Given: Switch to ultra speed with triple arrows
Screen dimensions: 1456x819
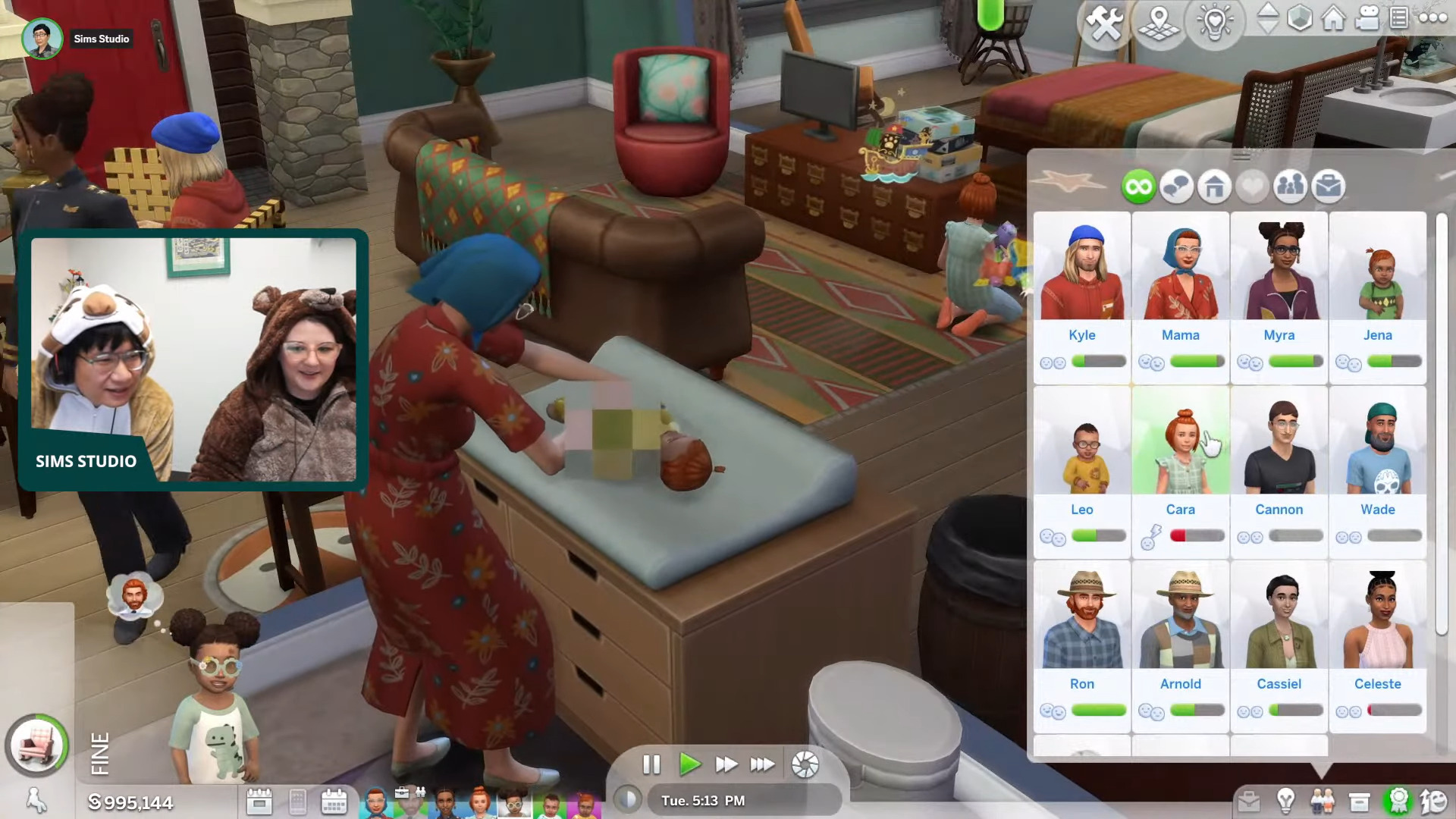Looking at the screenshot, I should [762, 764].
